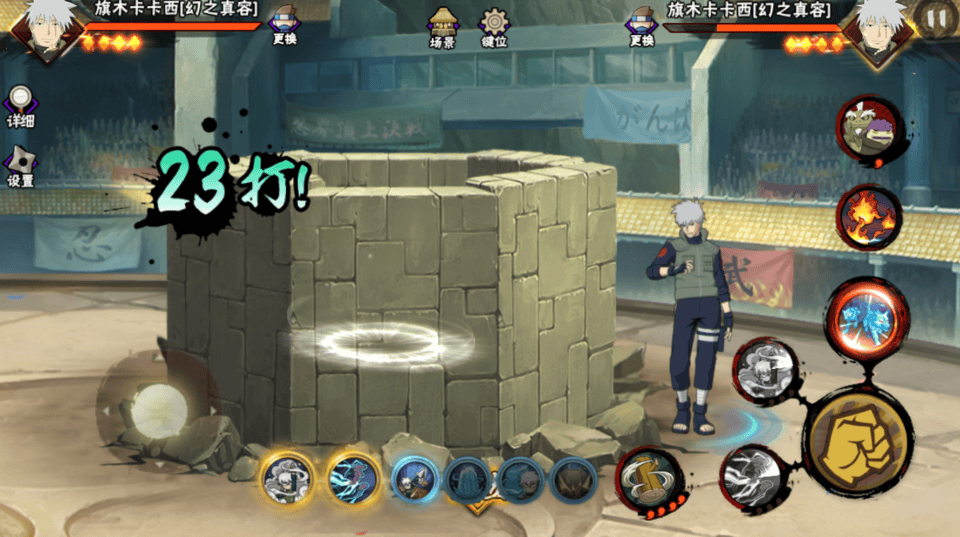Activate the upper grey skill beside the fist

[765, 372]
